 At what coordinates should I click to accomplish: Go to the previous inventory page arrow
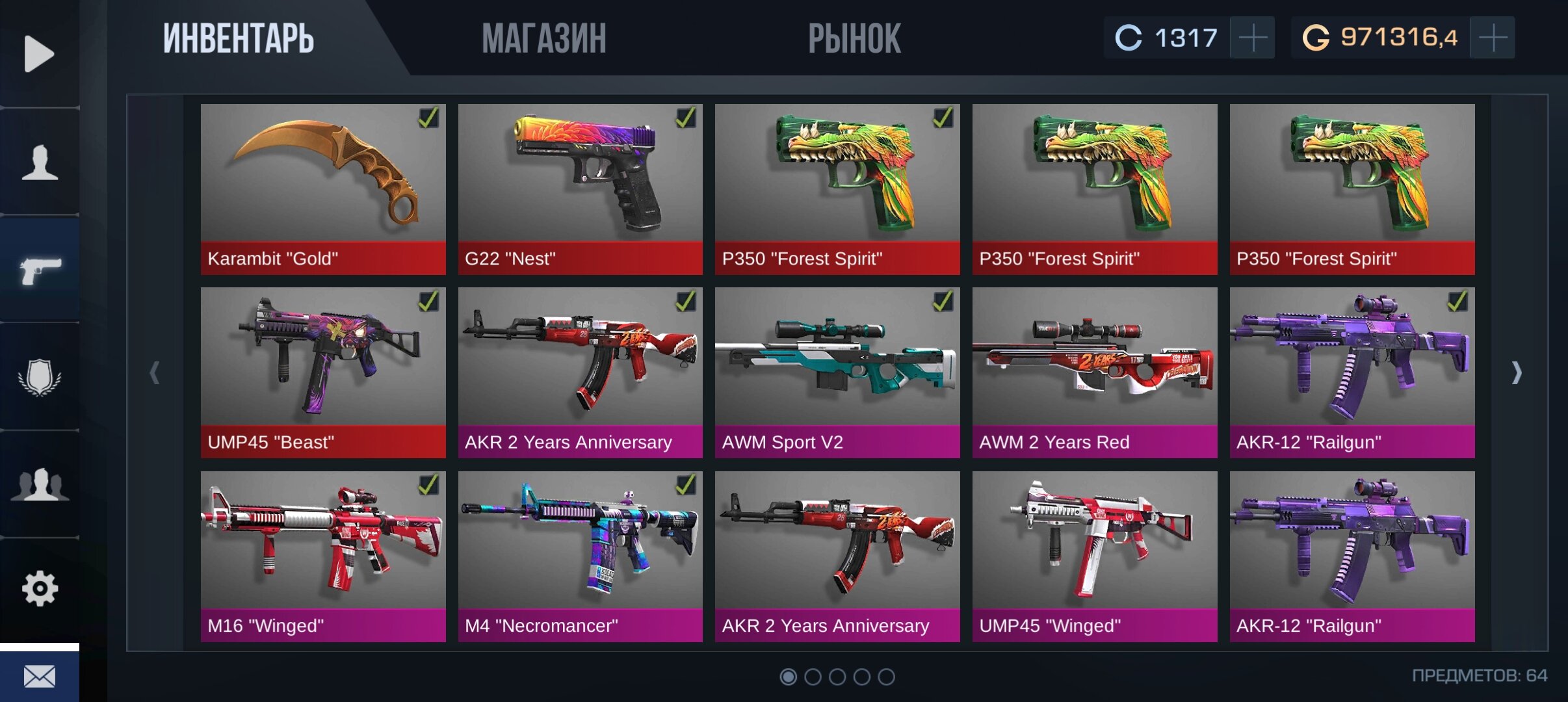point(155,372)
